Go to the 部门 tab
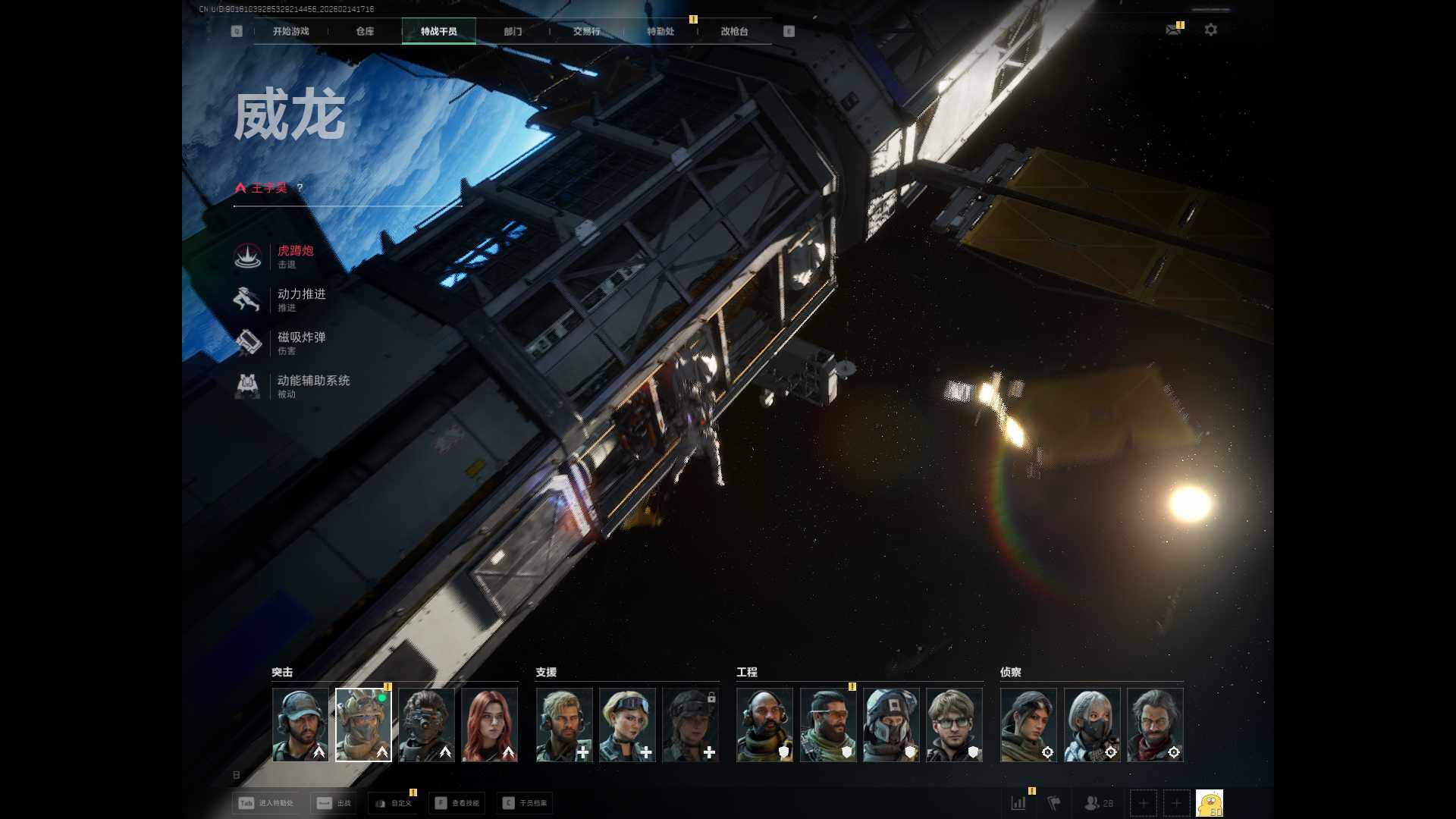This screenshot has width=1456, height=819. point(513,31)
